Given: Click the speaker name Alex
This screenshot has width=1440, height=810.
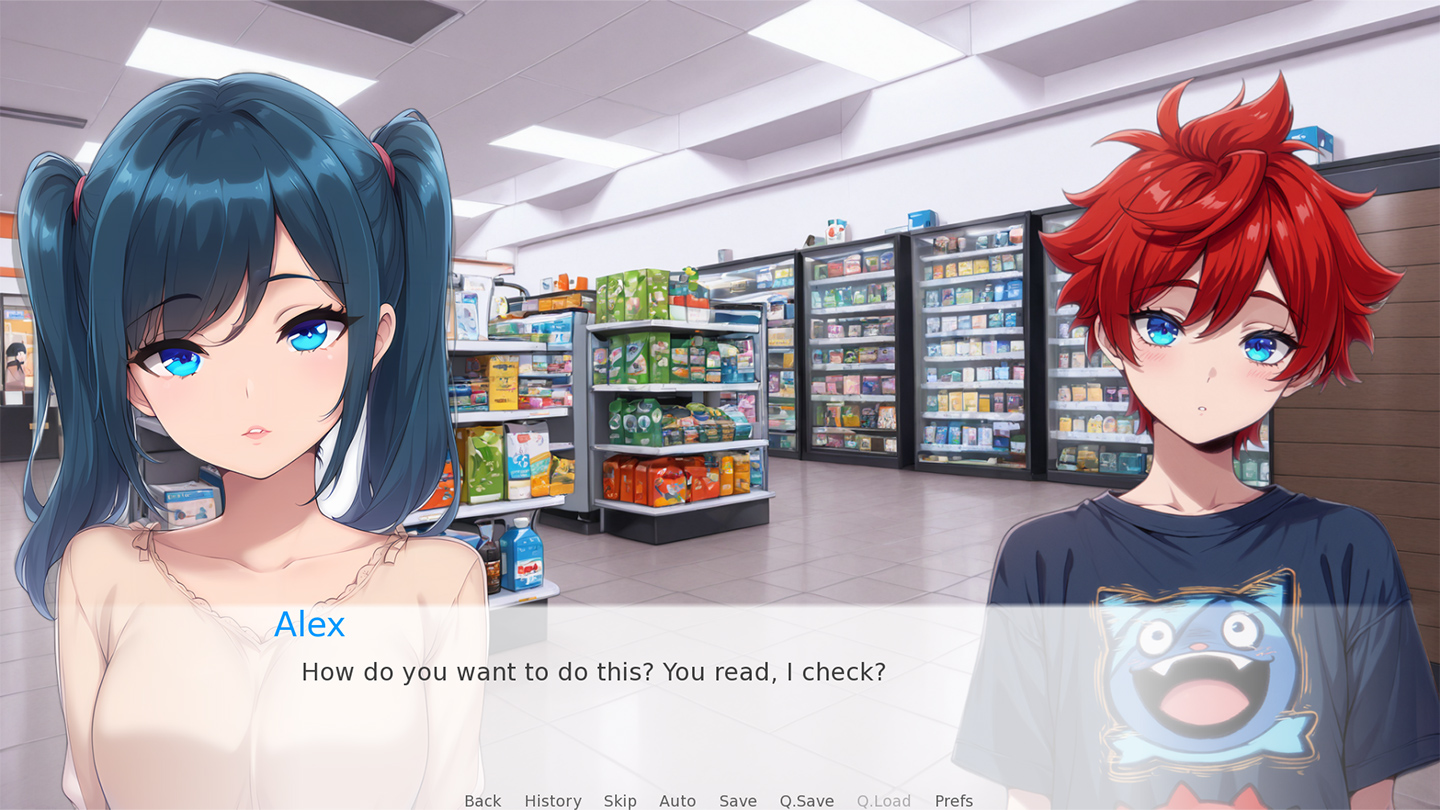Looking at the screenshot, I should coord(310,625).
